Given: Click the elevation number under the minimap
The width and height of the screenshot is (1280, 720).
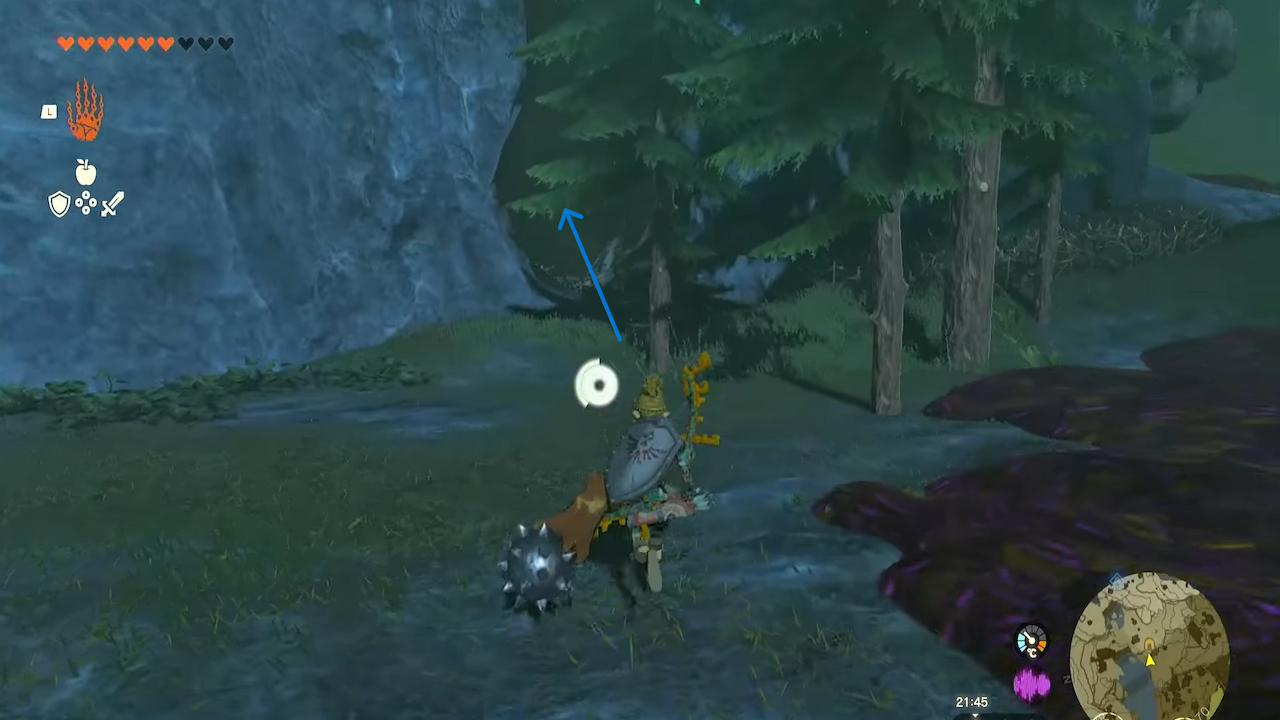Looking at the screenshot, I should click(1203, 711).
